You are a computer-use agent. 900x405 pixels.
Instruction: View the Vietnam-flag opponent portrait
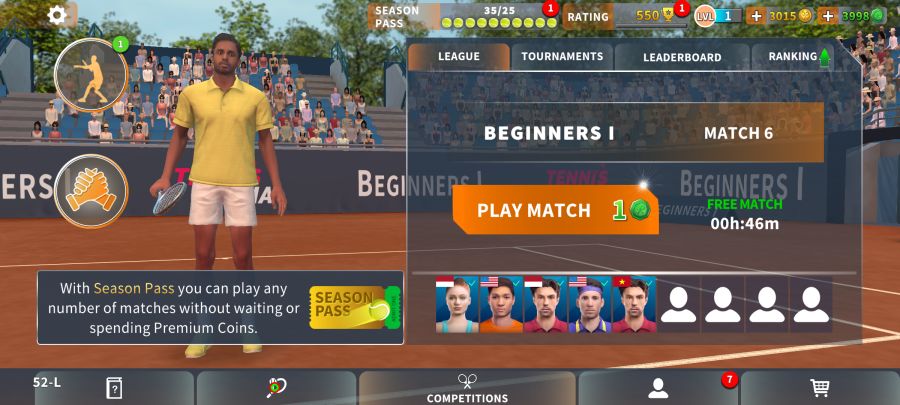coord(634,305)
